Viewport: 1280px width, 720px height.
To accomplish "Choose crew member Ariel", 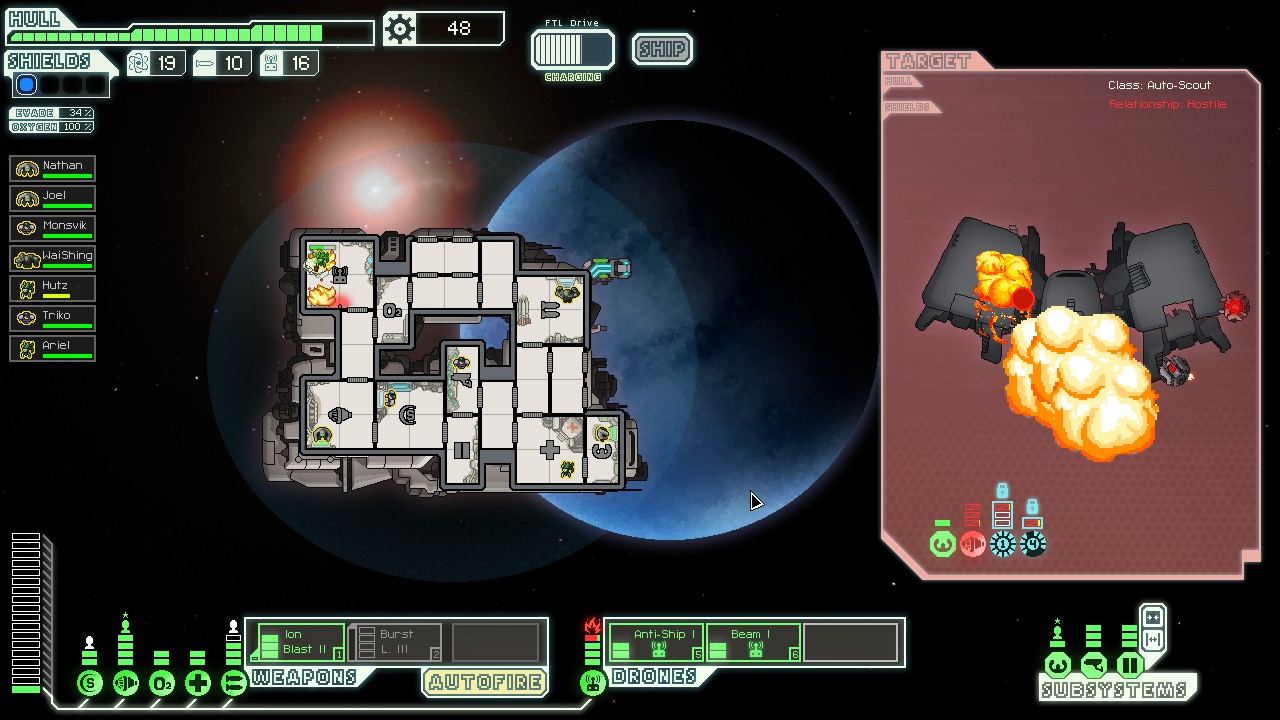I will (x=53, y=348).
